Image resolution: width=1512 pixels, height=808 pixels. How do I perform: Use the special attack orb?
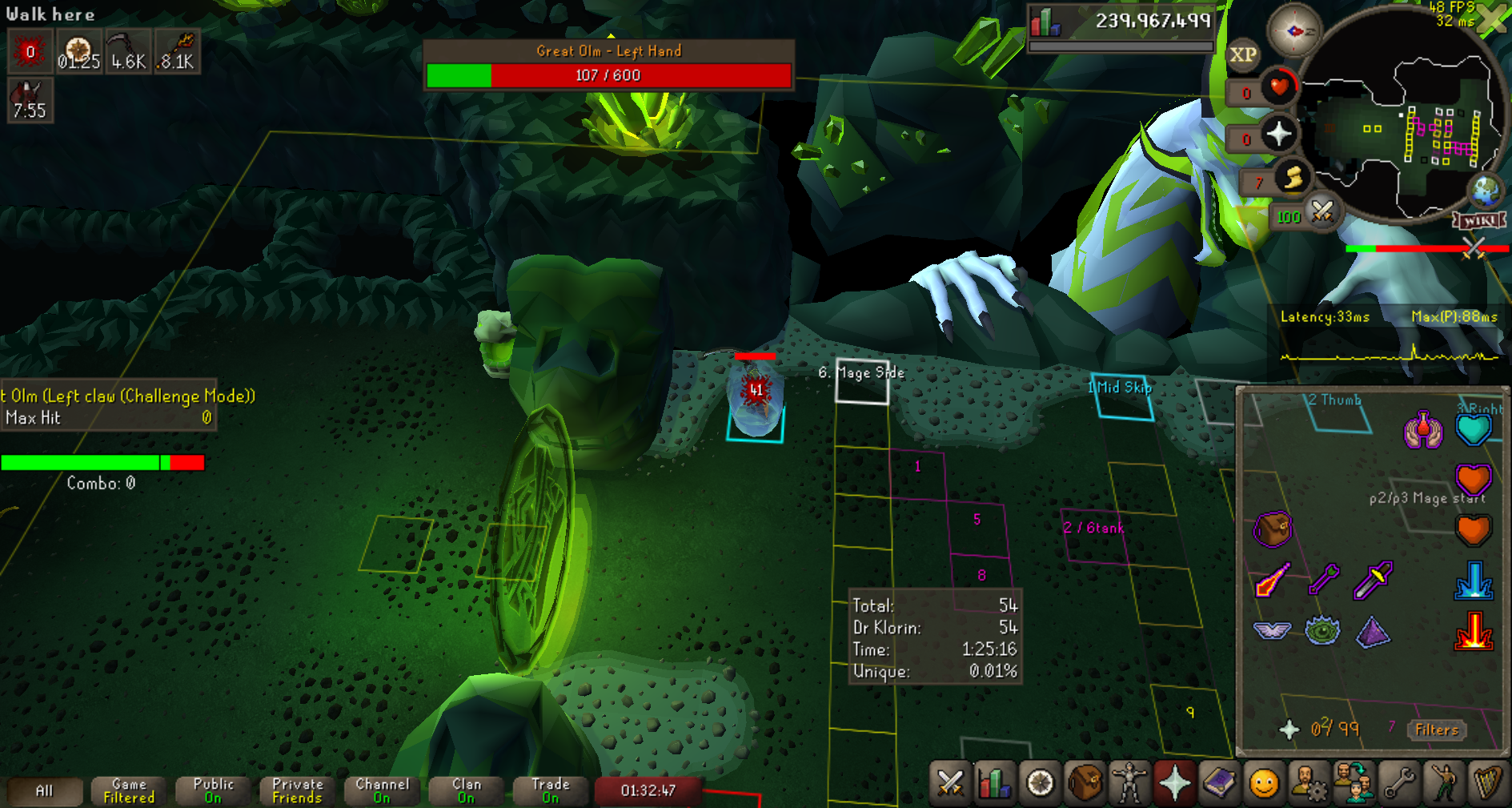pos(1321,212)
